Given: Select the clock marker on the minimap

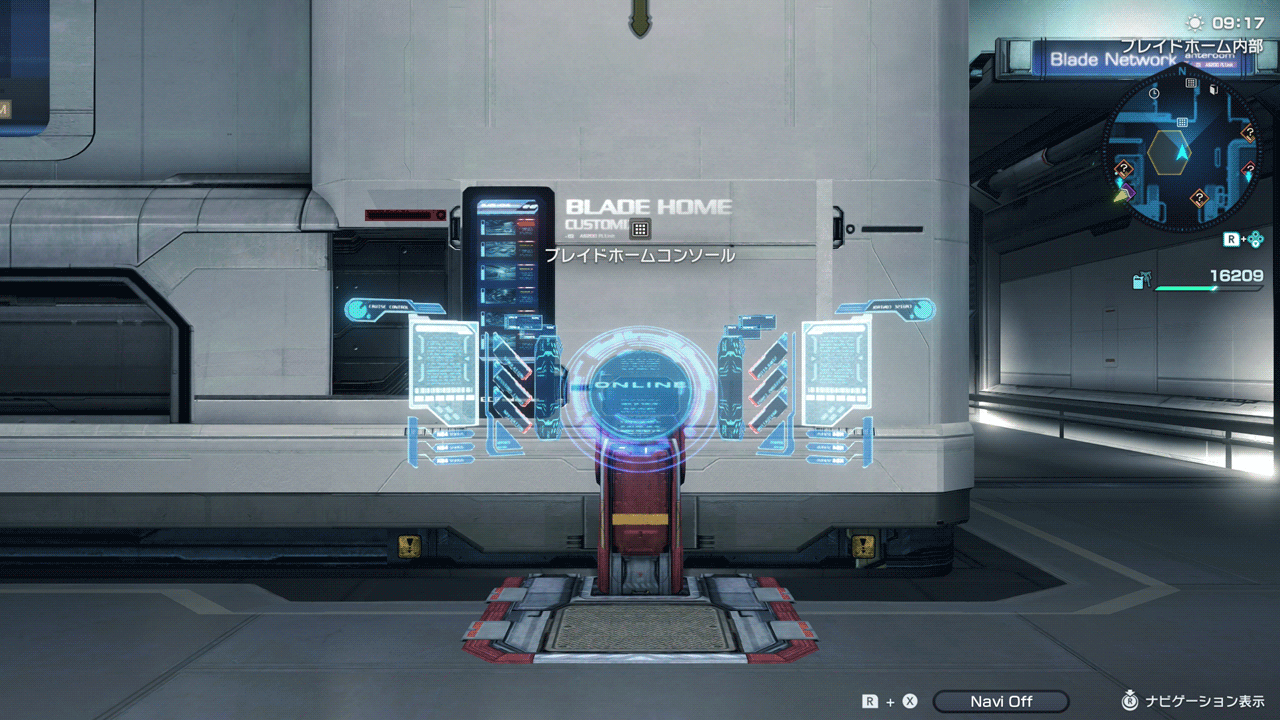Looking at the screenshot, I should pyautogui.click(x=1154, y=93).
